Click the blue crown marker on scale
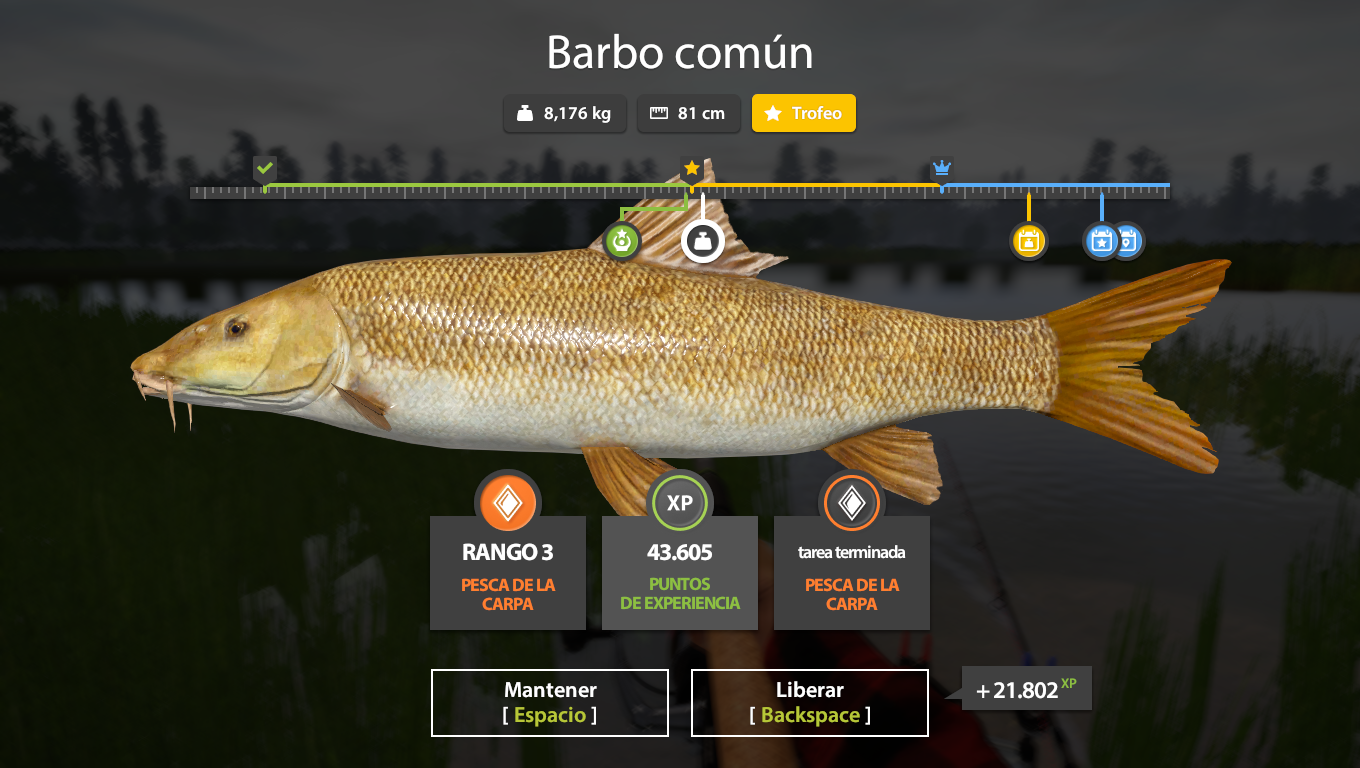The width and height of the screenshot is (1360, 768). (x=941, y=168)
